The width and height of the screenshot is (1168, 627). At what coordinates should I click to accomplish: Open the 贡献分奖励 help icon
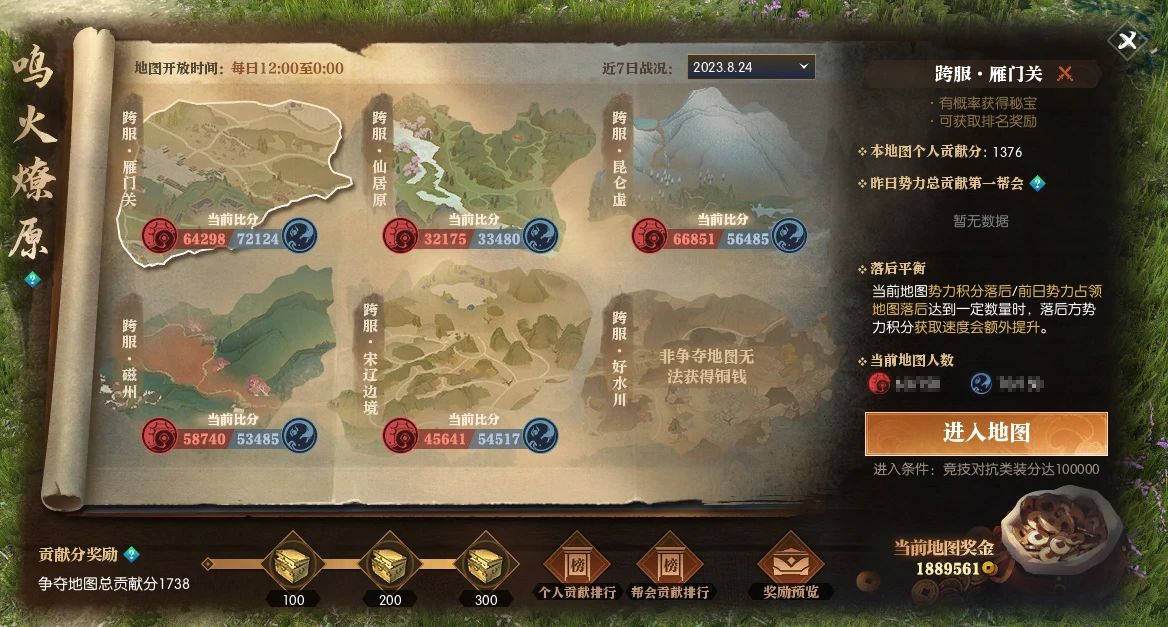131,554
